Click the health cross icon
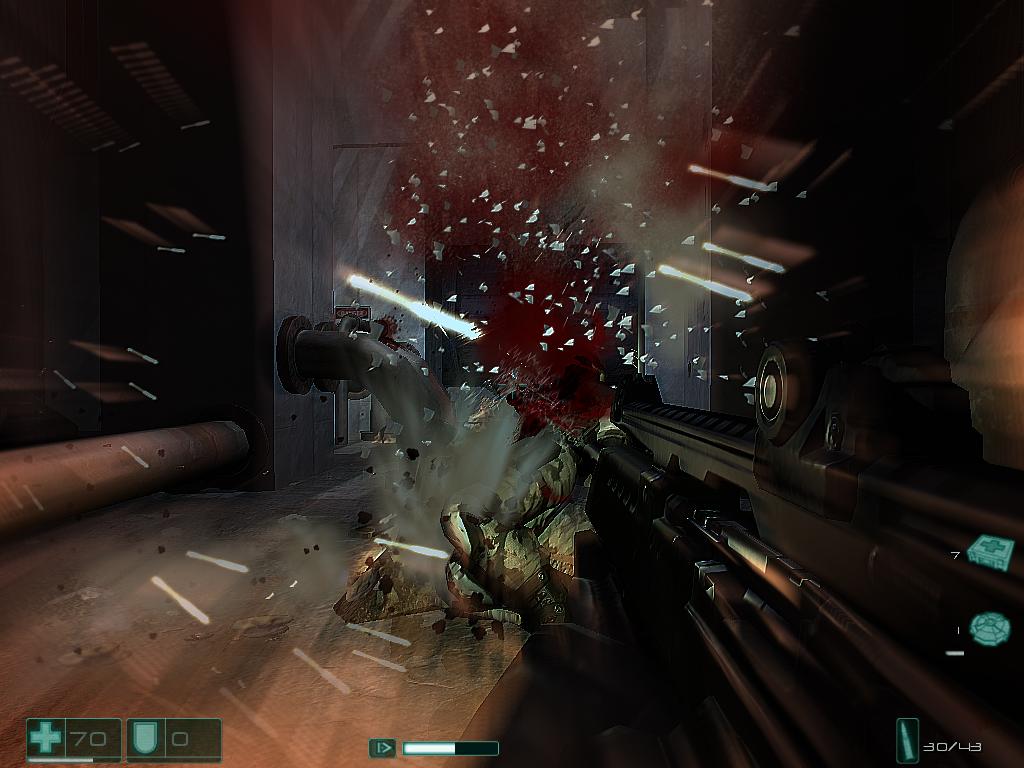The image size is (1024, 768). [46, 740]
